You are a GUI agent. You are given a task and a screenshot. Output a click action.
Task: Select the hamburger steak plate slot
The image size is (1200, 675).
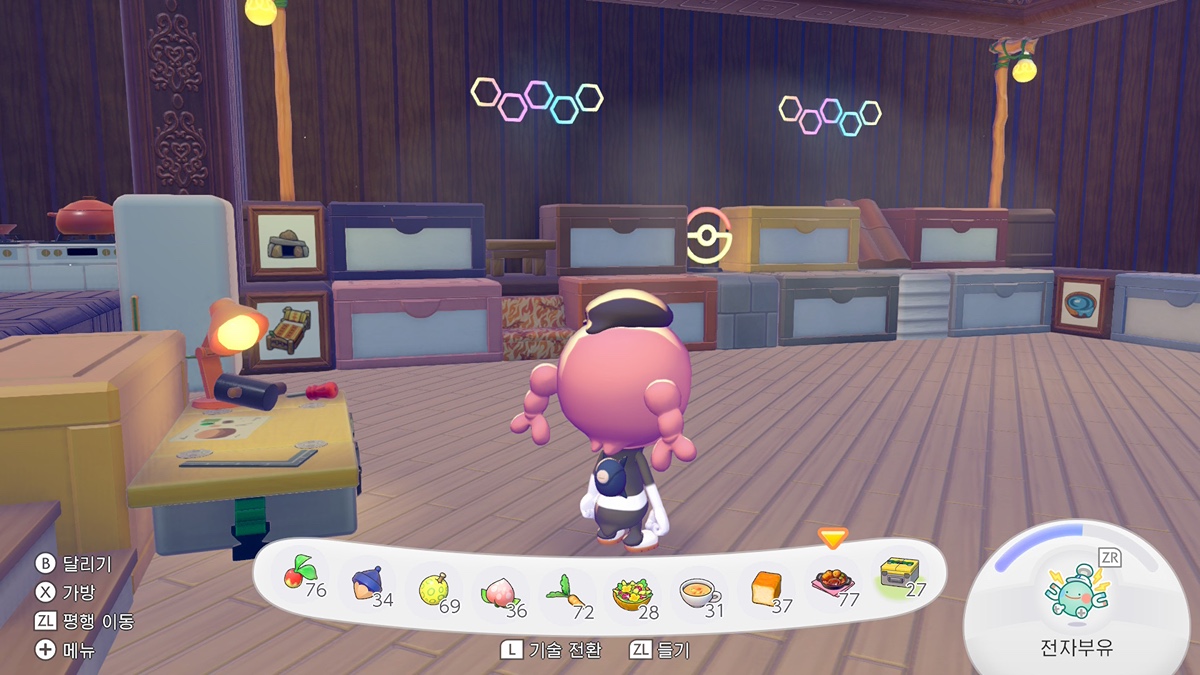click(832, 584)
